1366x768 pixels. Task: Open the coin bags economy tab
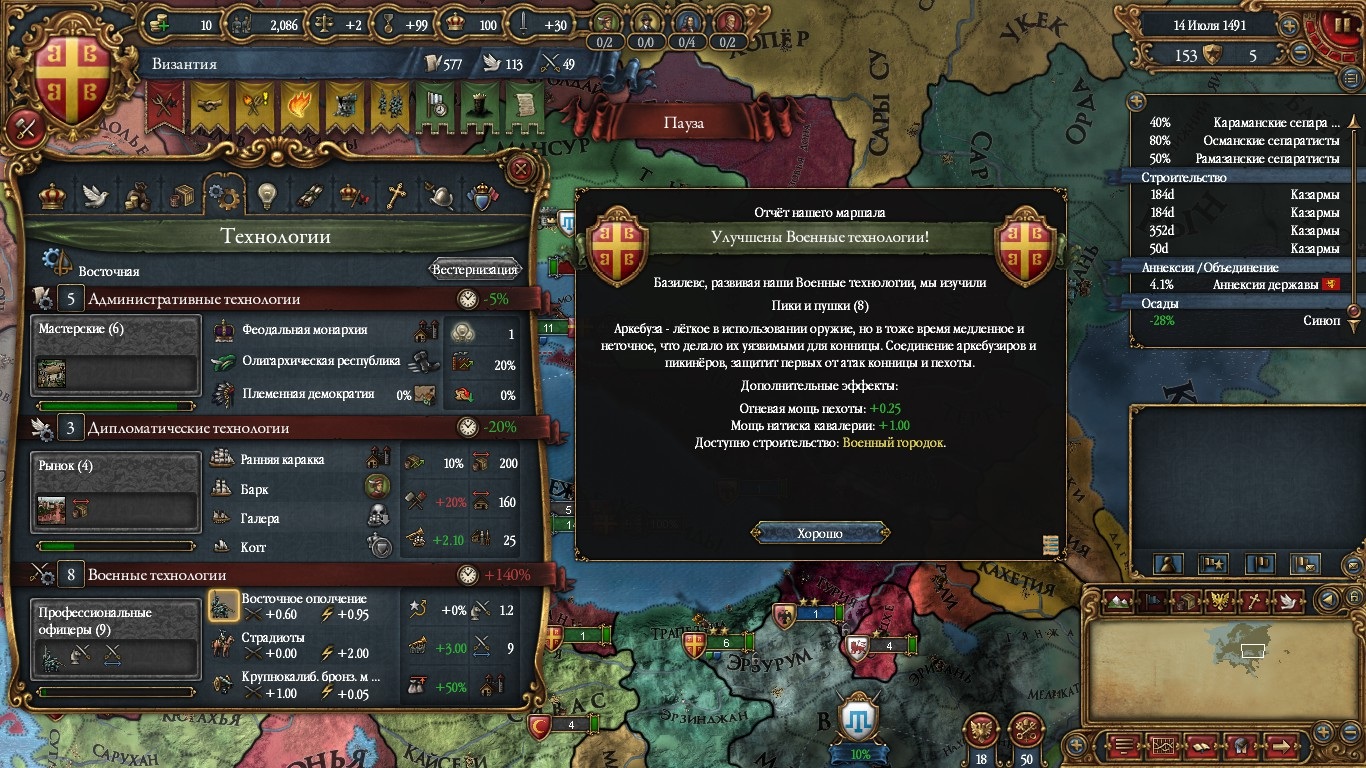138,196
